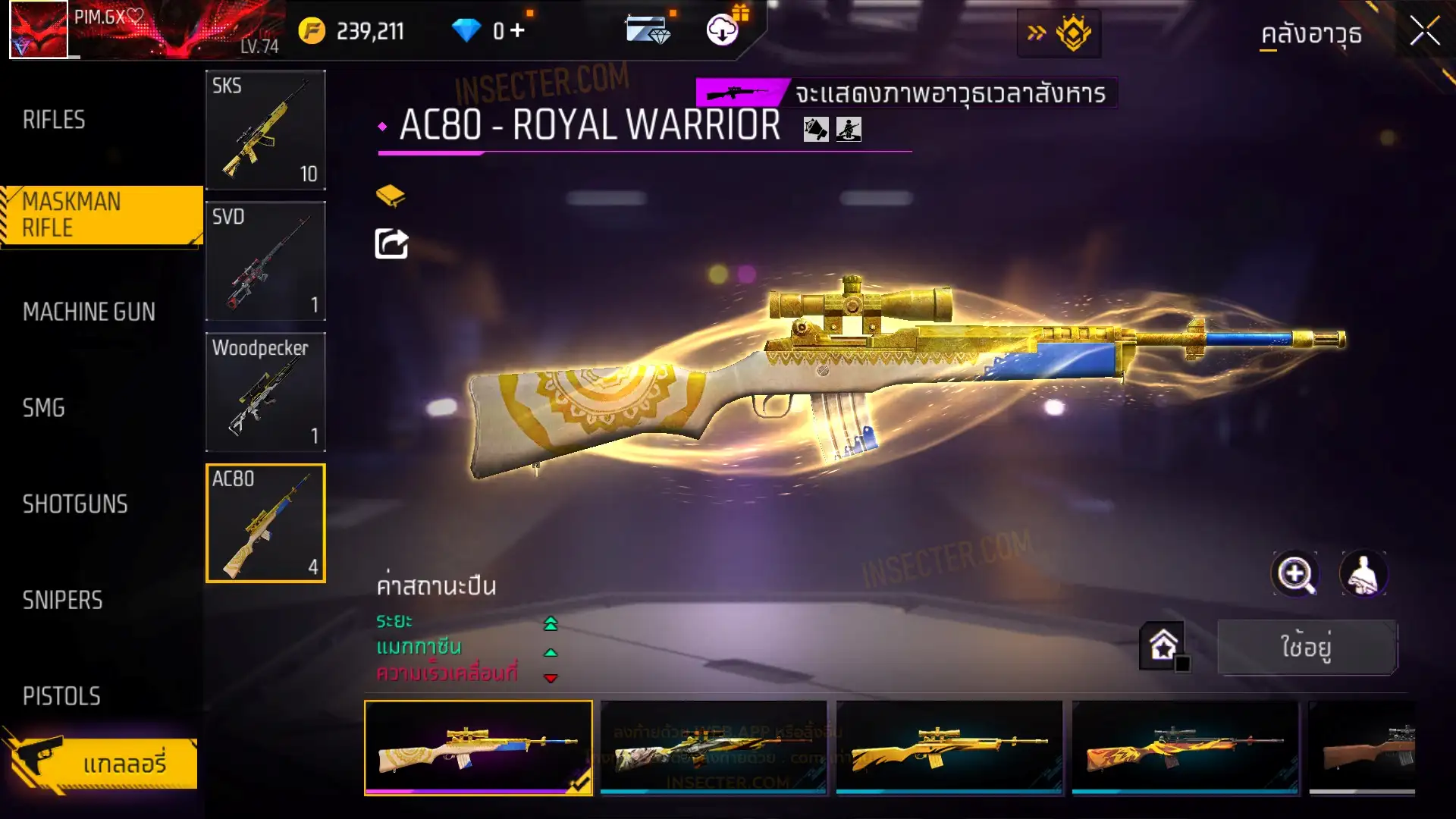Select the AC80 weapon slot
The image size is (1456, 819).
point(265,523)
